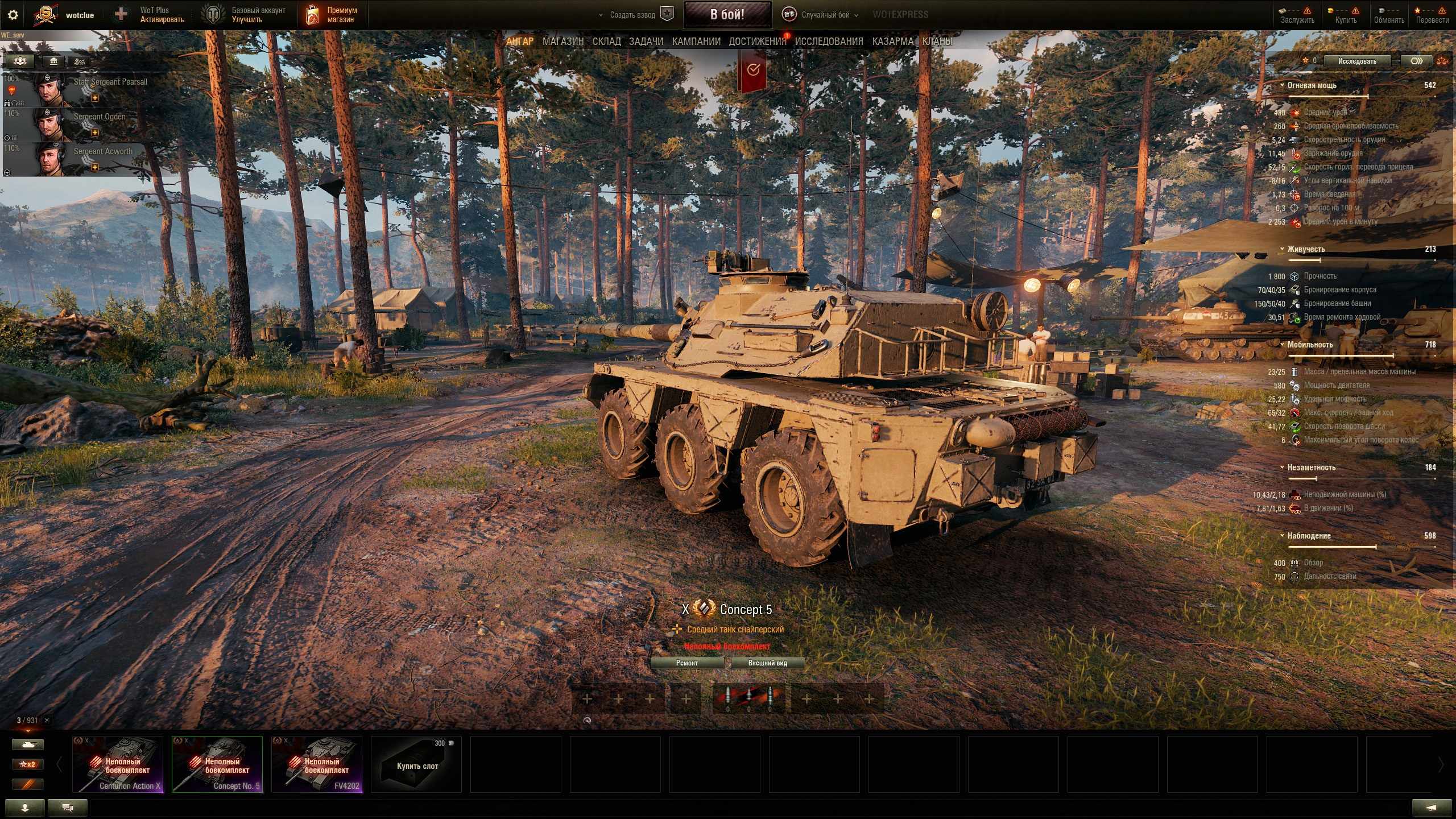The image size is (1456, 819).
Task: Open the КЛАНЫ tab
Action: click(937, 41)
